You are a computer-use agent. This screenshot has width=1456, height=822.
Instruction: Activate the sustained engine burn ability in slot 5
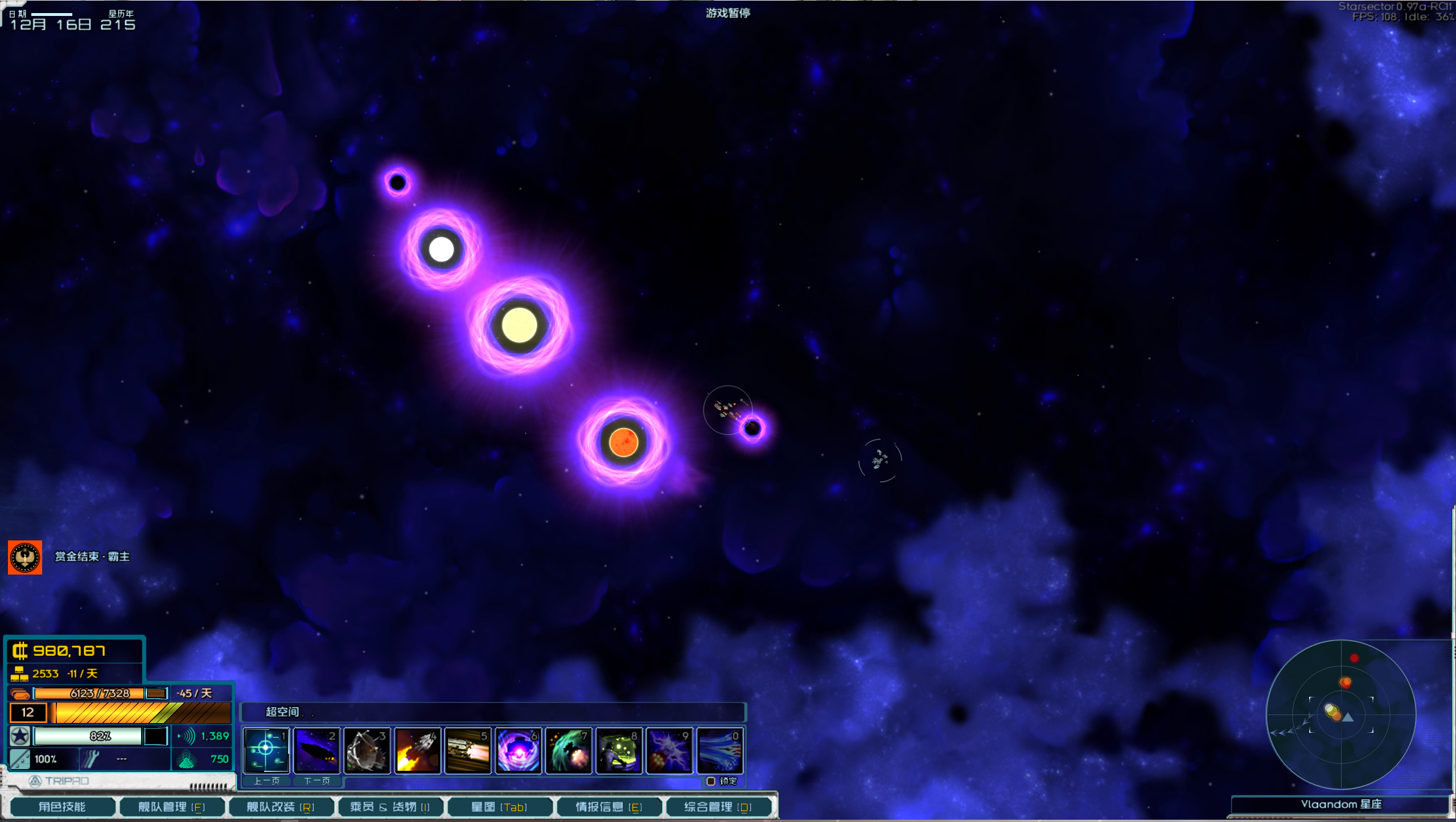[x=468, y=750]
